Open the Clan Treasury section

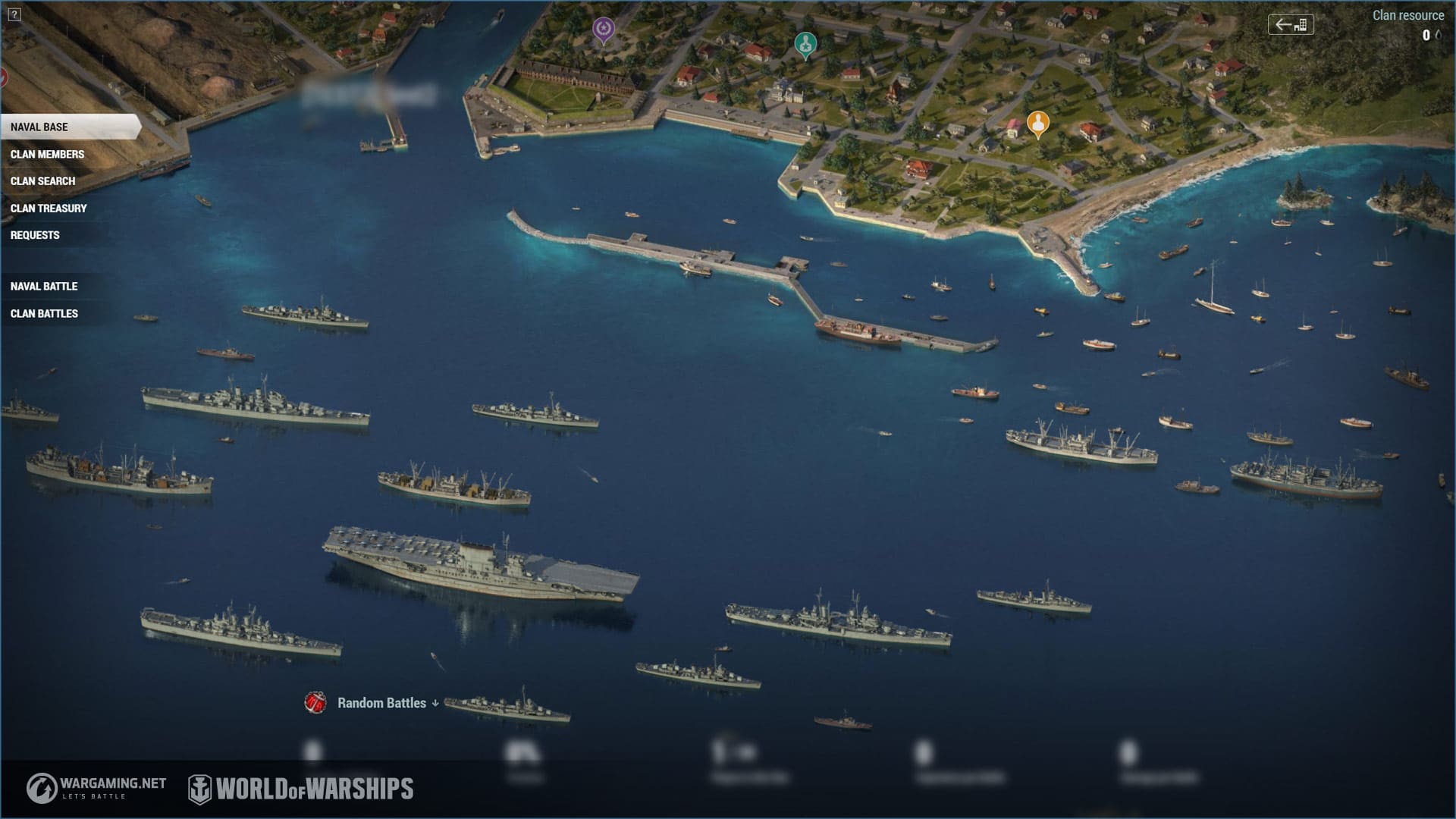point(49,209)
